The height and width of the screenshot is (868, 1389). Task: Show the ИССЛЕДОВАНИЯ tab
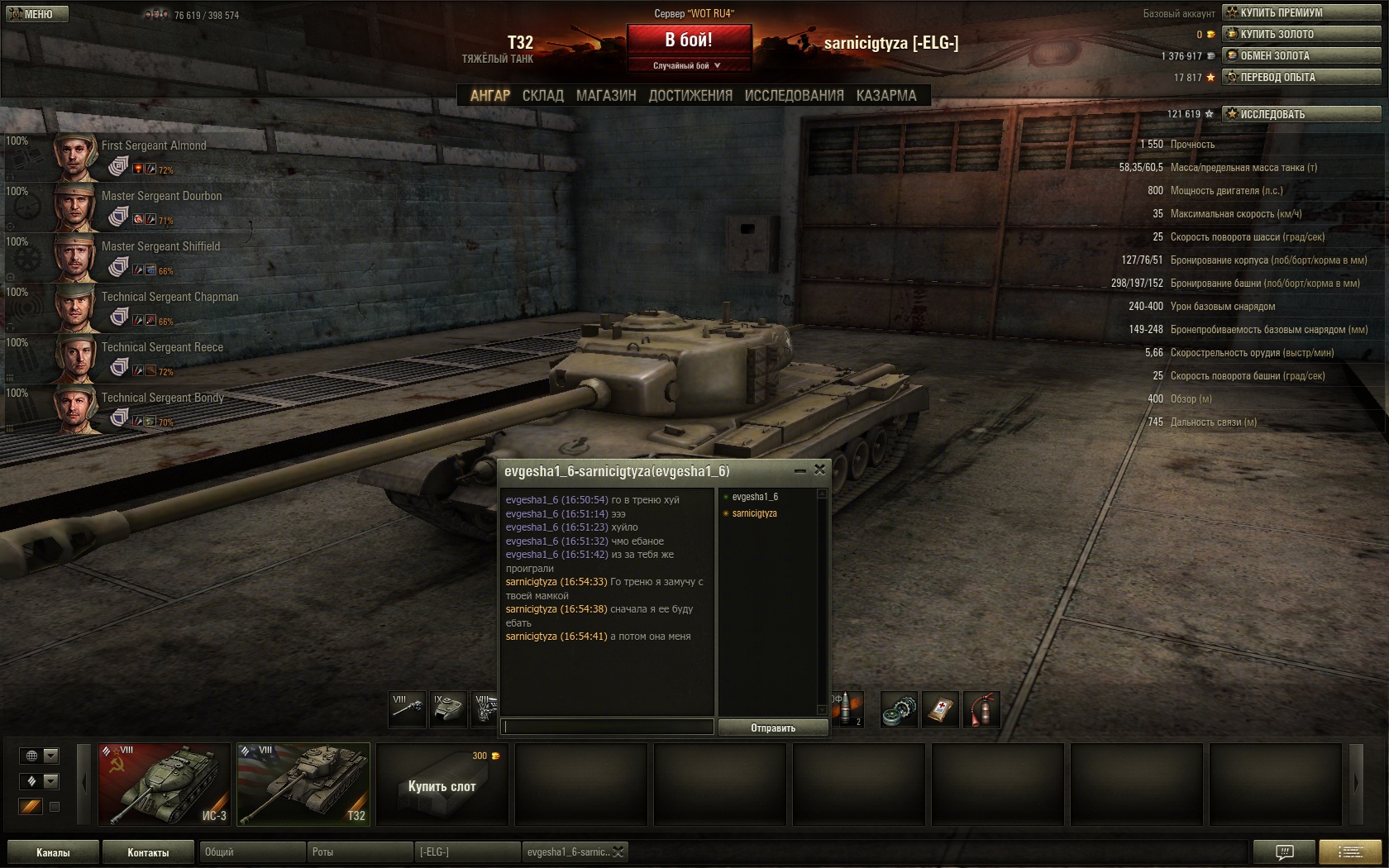794,96
